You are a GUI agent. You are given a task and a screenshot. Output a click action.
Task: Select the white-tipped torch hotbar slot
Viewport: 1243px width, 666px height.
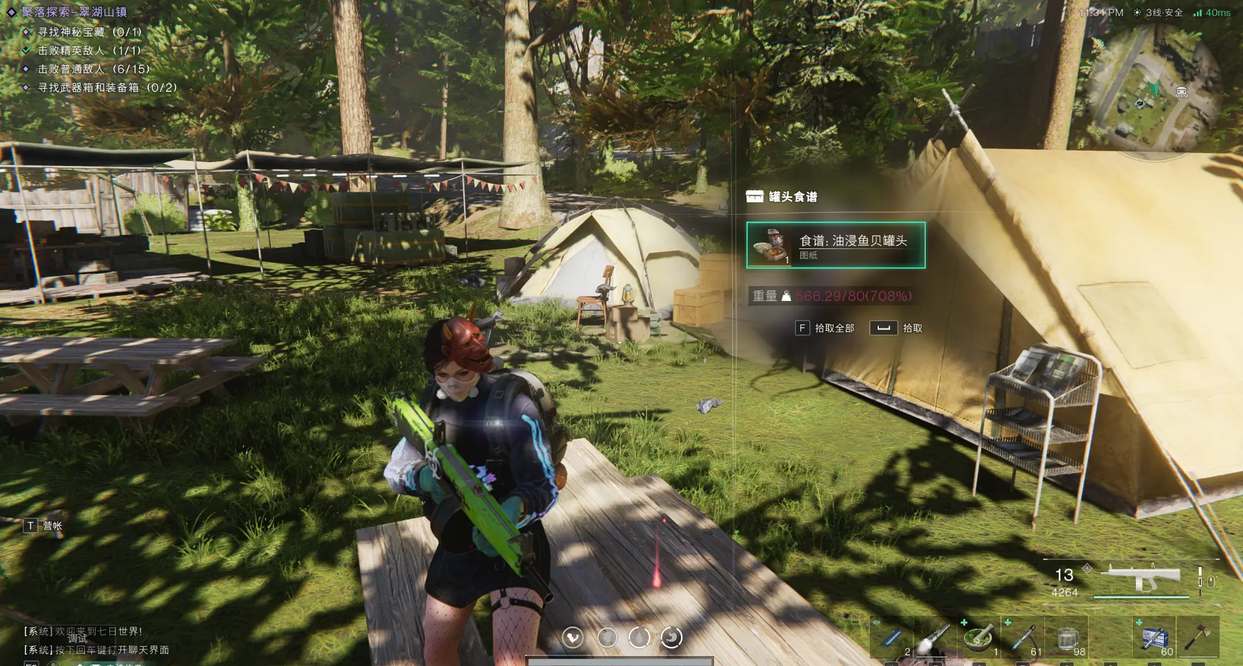(935, 638)
